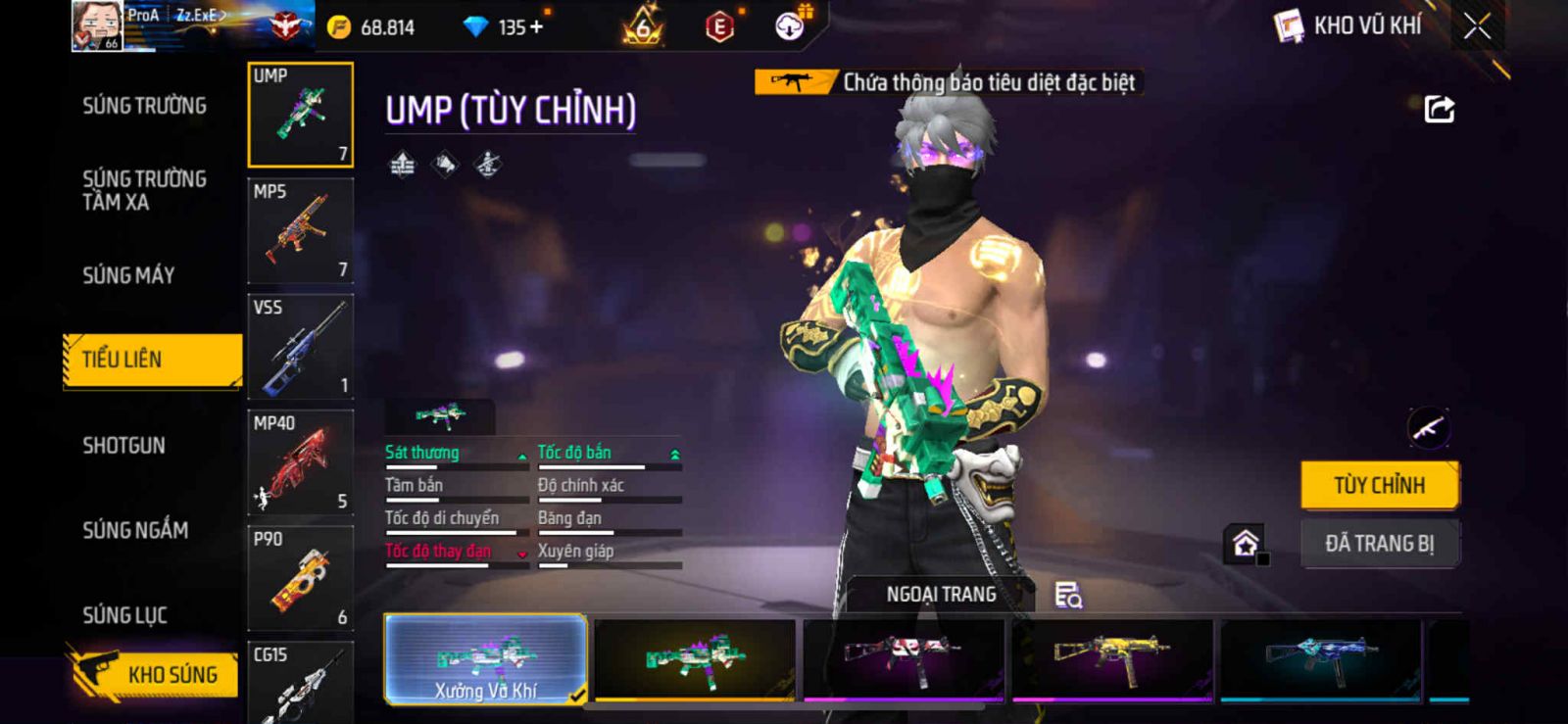Click the Kho Súng button
The height and width of the screenshot is (724, 1568).
coord(155,674)
